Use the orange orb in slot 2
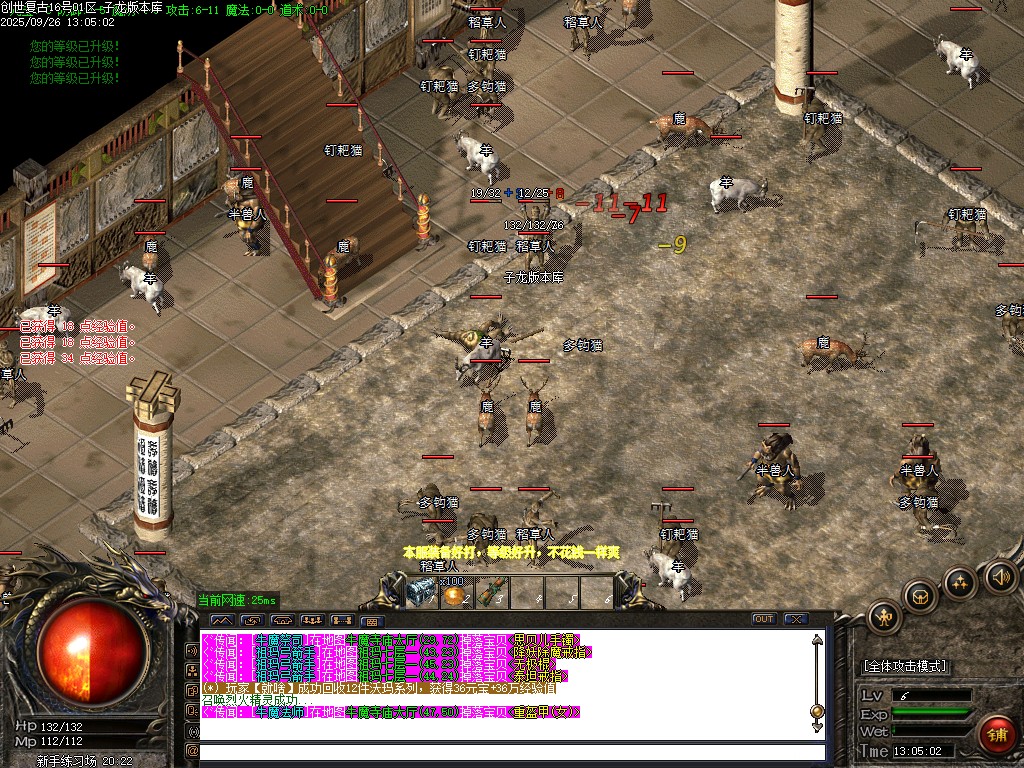The width and height of the screenshot is (1024, 768). pyautogui.click(x=457, y=594)
